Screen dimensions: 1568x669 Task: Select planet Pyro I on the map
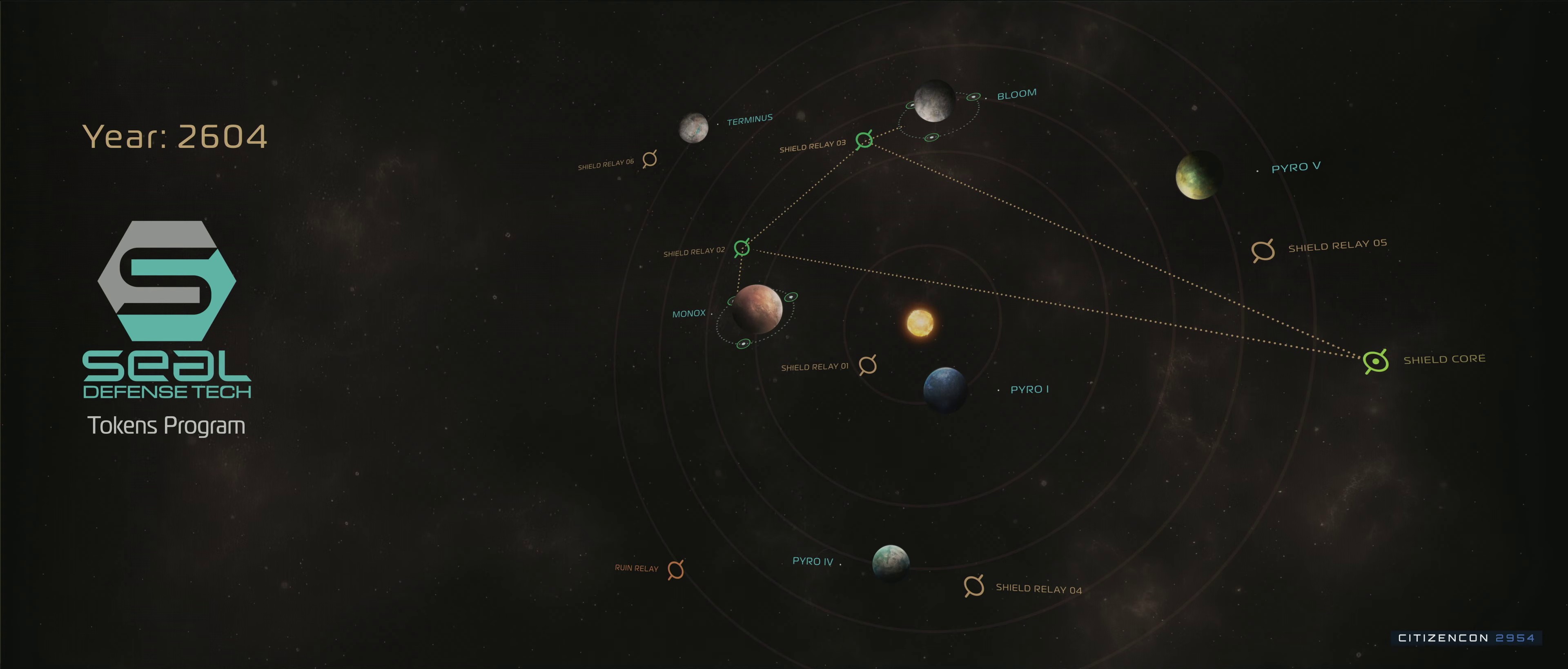(x=945, y=389)
